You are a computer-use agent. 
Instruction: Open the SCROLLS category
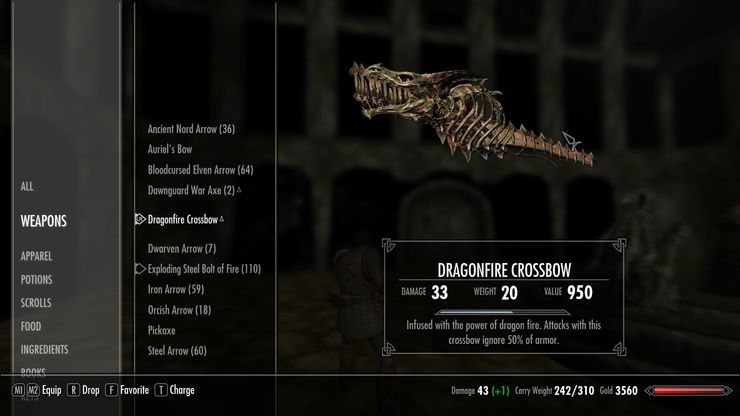36,303
